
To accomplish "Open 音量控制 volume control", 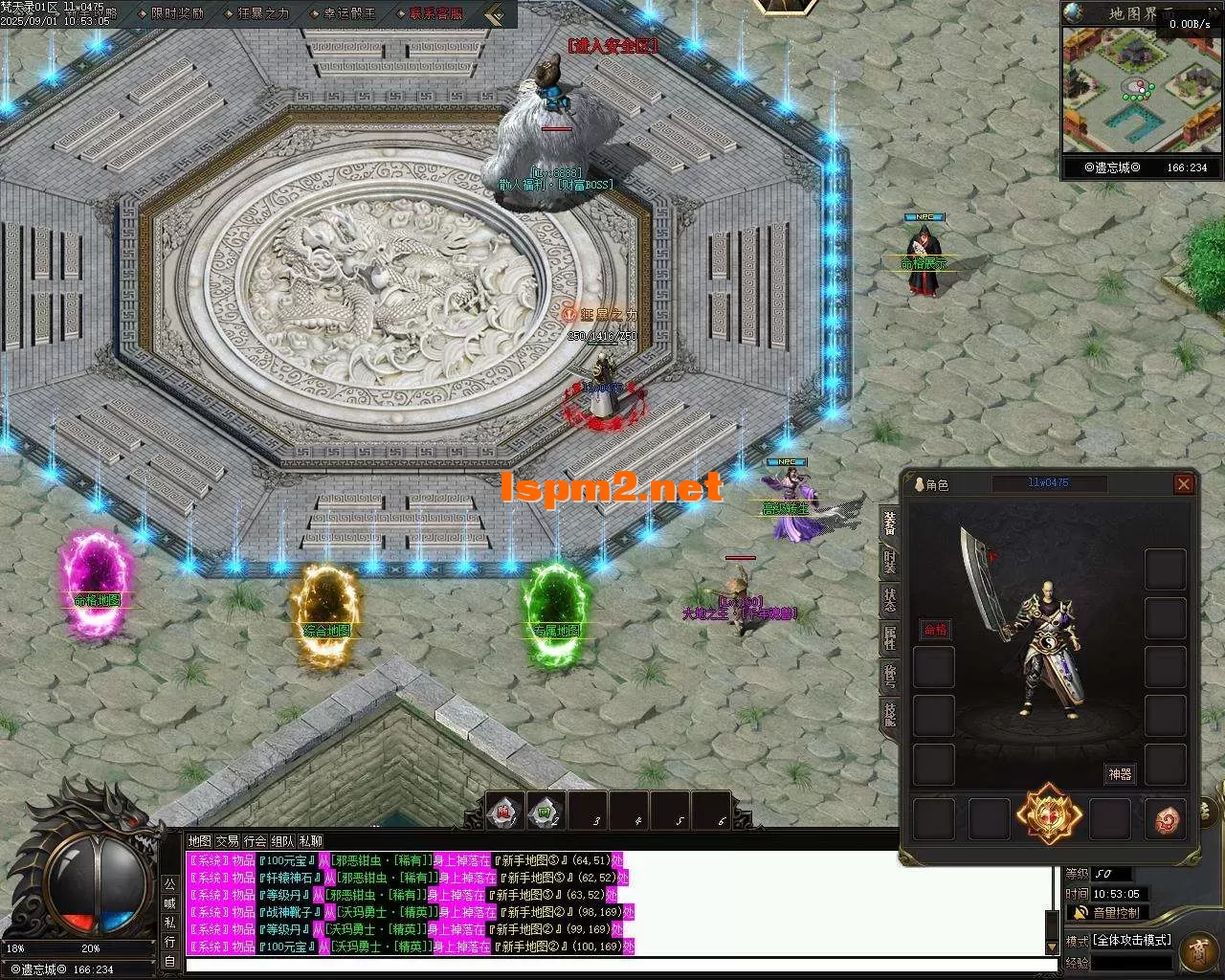I will pos(1112,913).
